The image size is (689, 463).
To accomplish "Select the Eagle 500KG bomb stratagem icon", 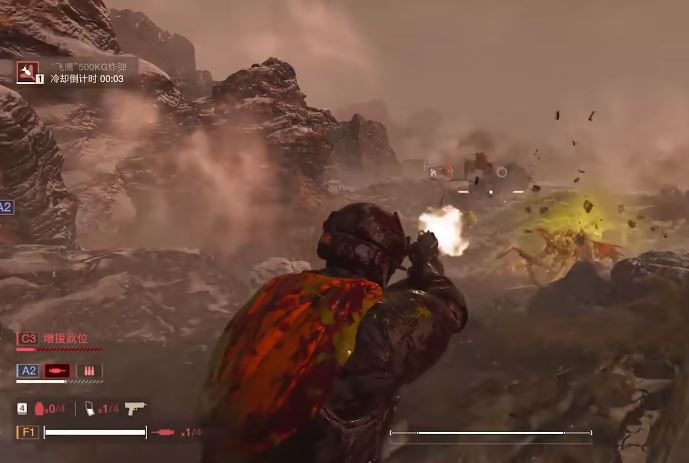I will pyautogui.click(x=26, y=72).
